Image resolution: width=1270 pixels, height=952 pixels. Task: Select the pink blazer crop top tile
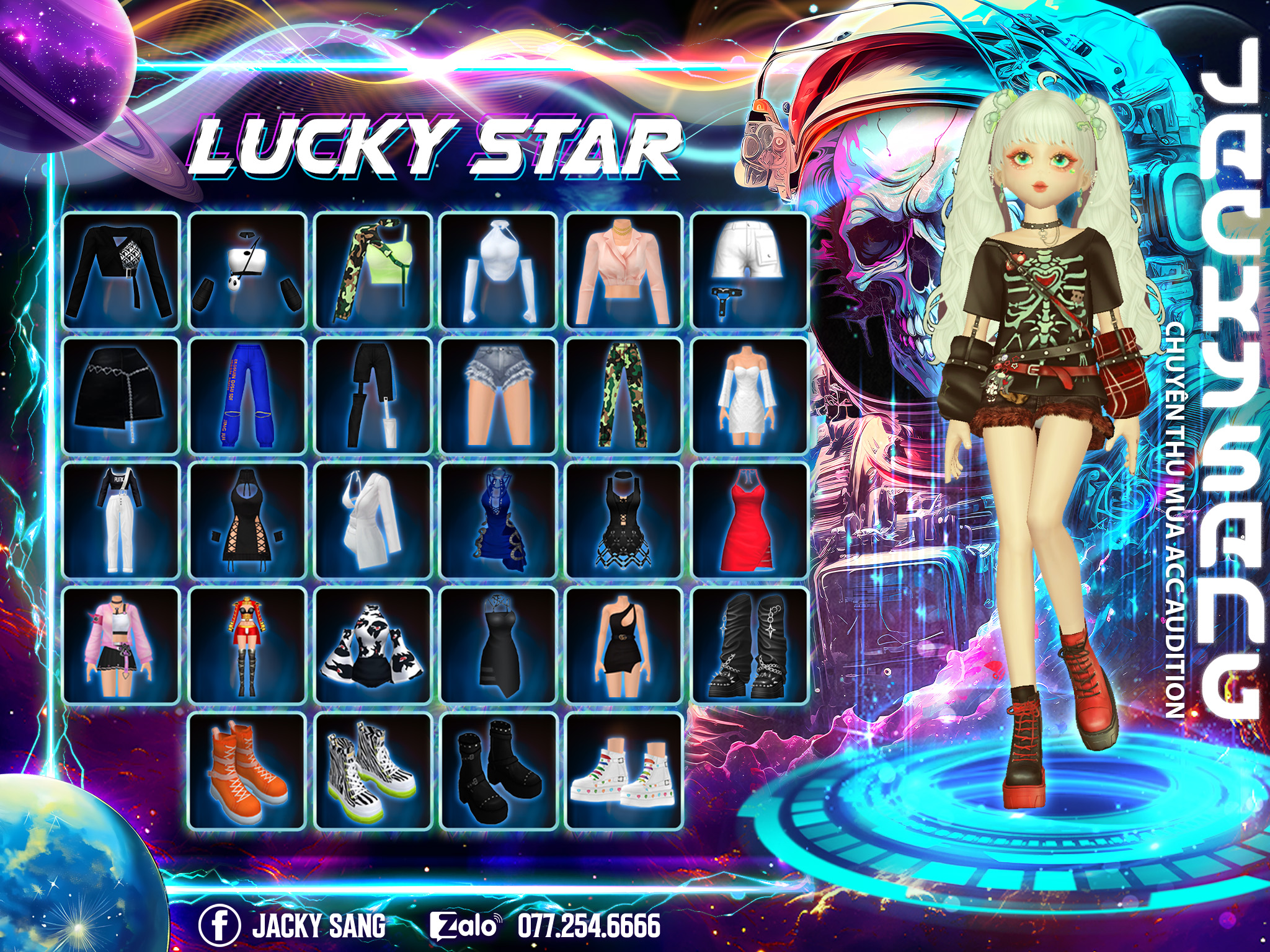click(x=624, y=271)
